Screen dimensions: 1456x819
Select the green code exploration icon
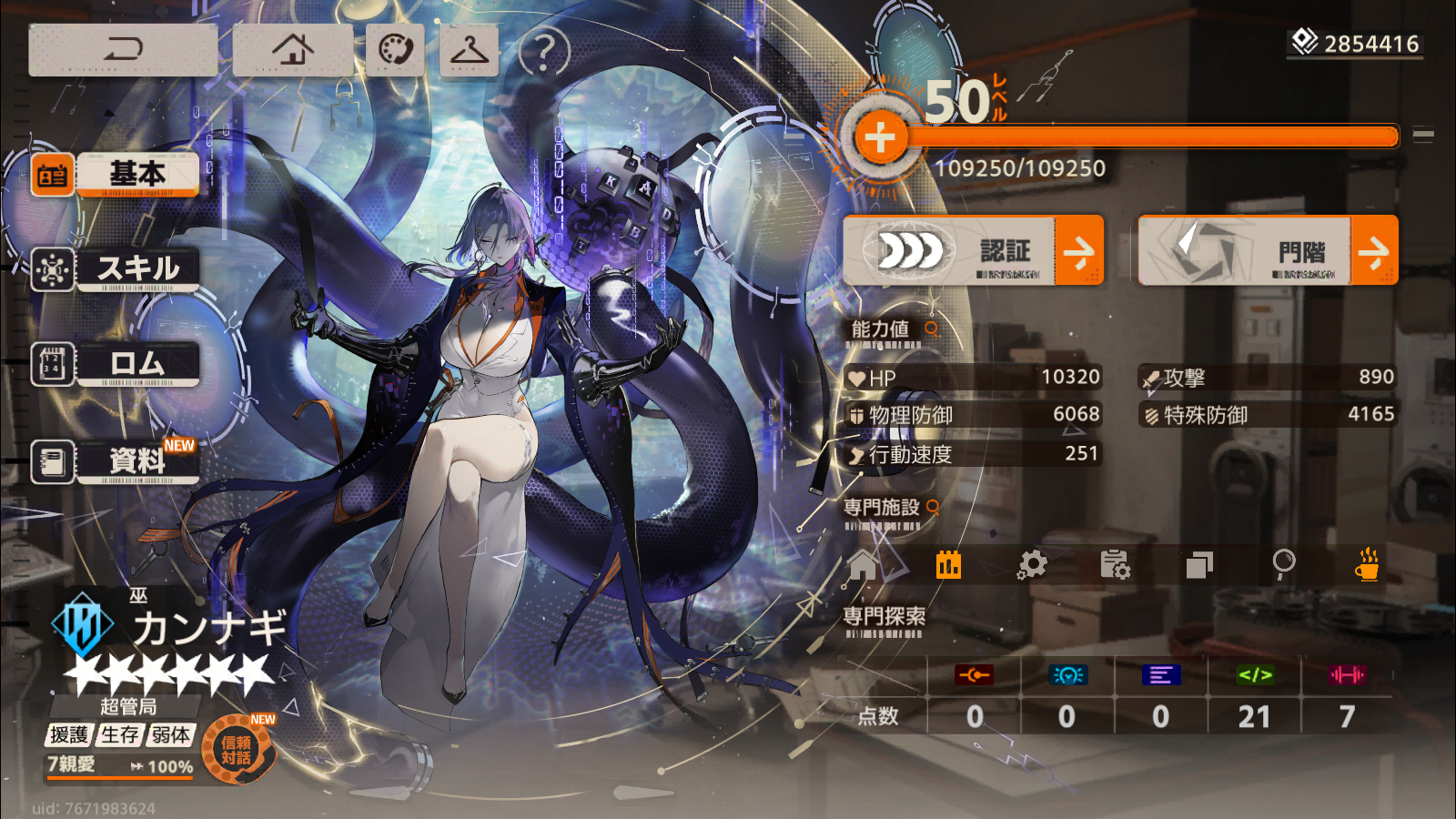1255,675
